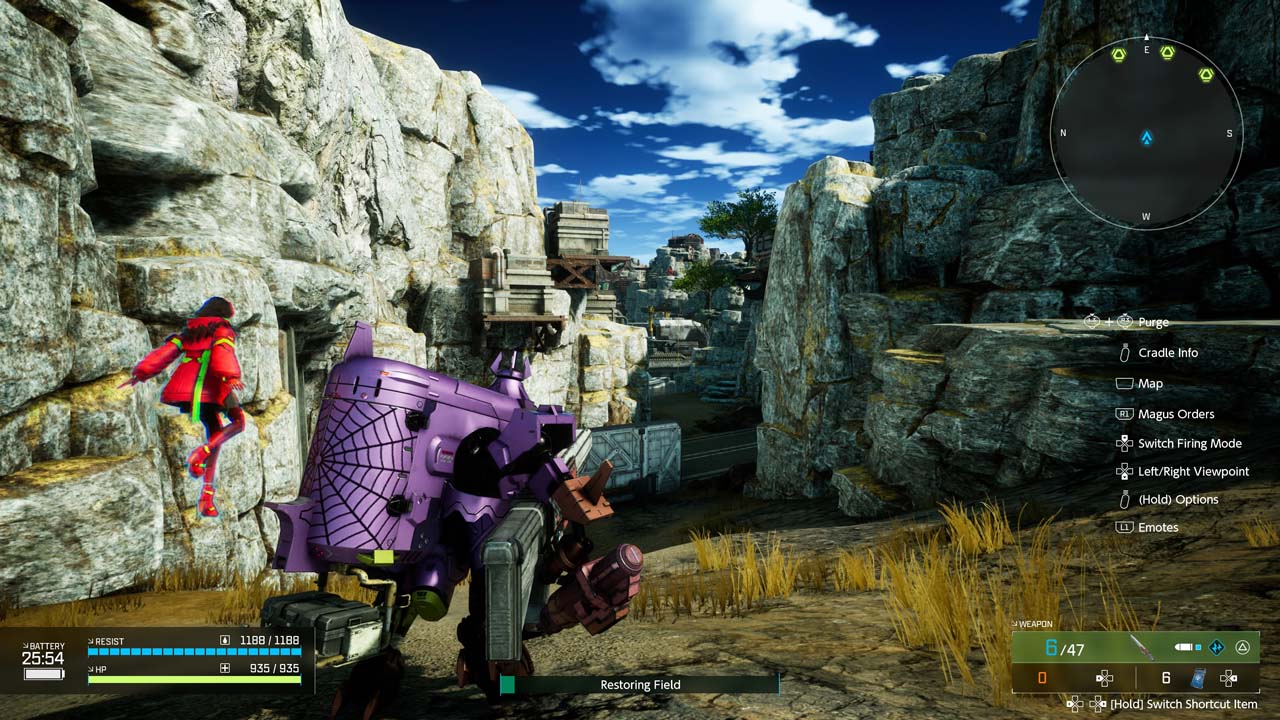Screen dimensions: 1280x720
Task: Choose the Purge shortcut entry
Action: click(1153, 322)
